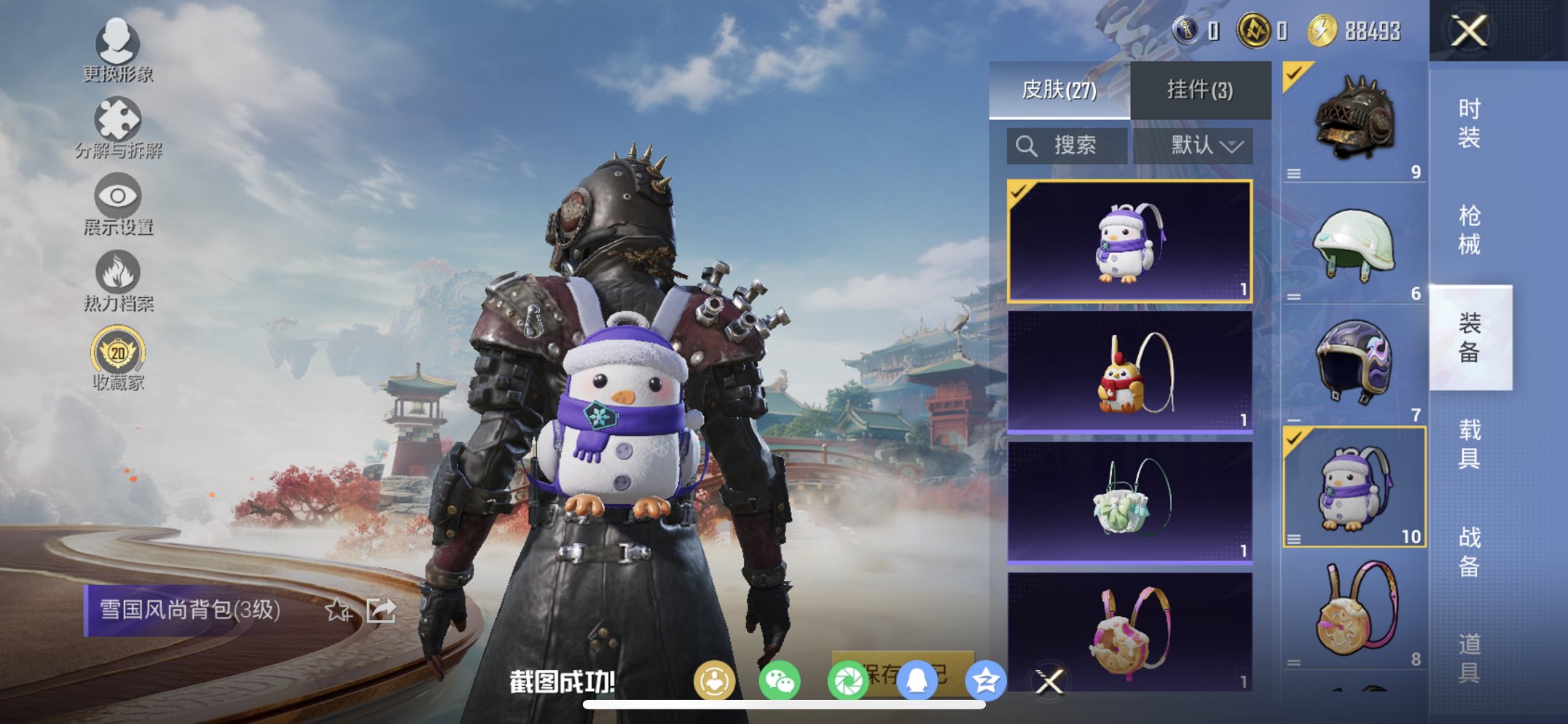Open the search 搜索 field
Viewport: 1568px width, 724px height.
click(x=1065, y=144)
